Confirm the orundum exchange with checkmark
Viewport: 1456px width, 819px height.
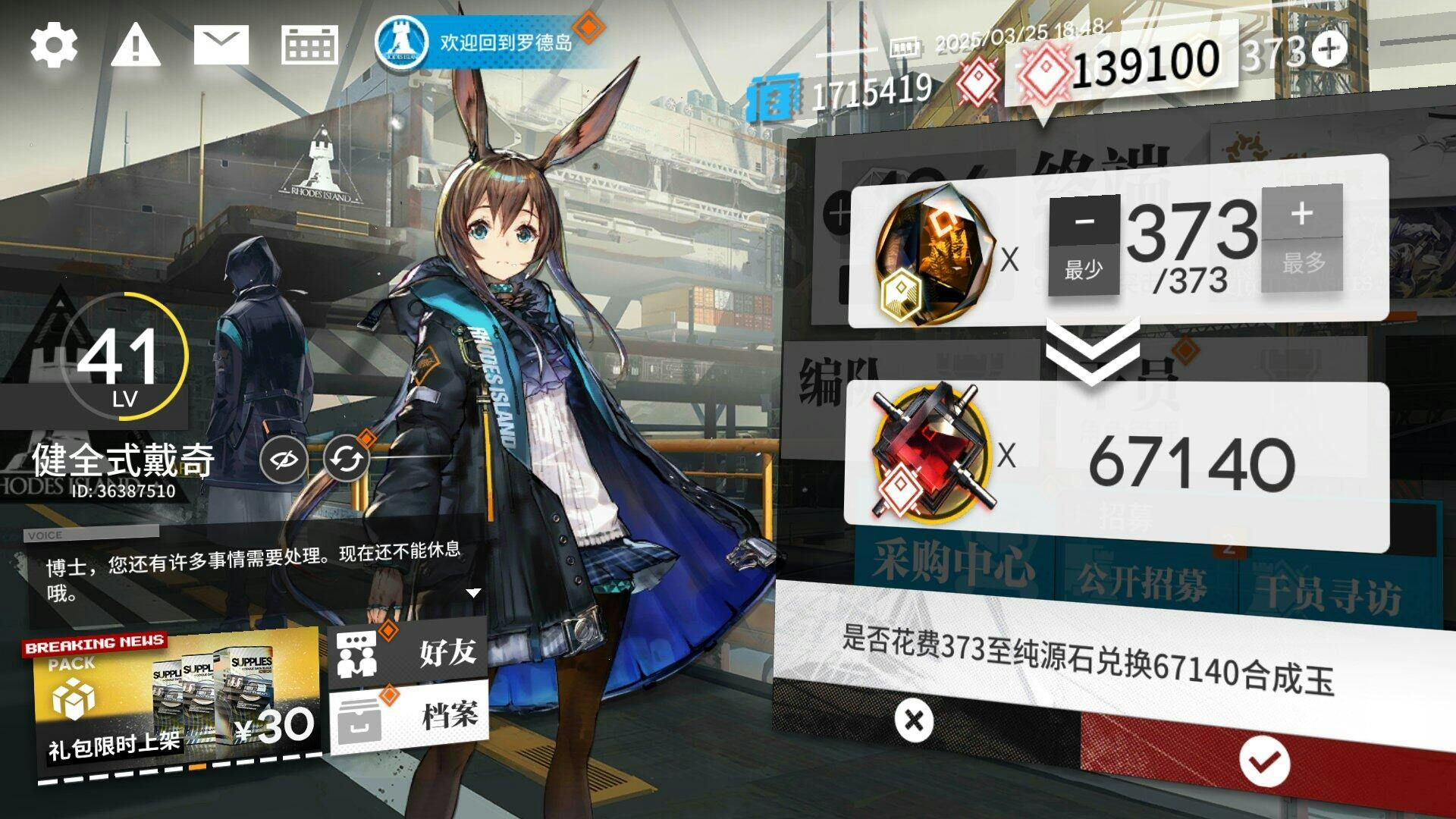[1264, 761]
